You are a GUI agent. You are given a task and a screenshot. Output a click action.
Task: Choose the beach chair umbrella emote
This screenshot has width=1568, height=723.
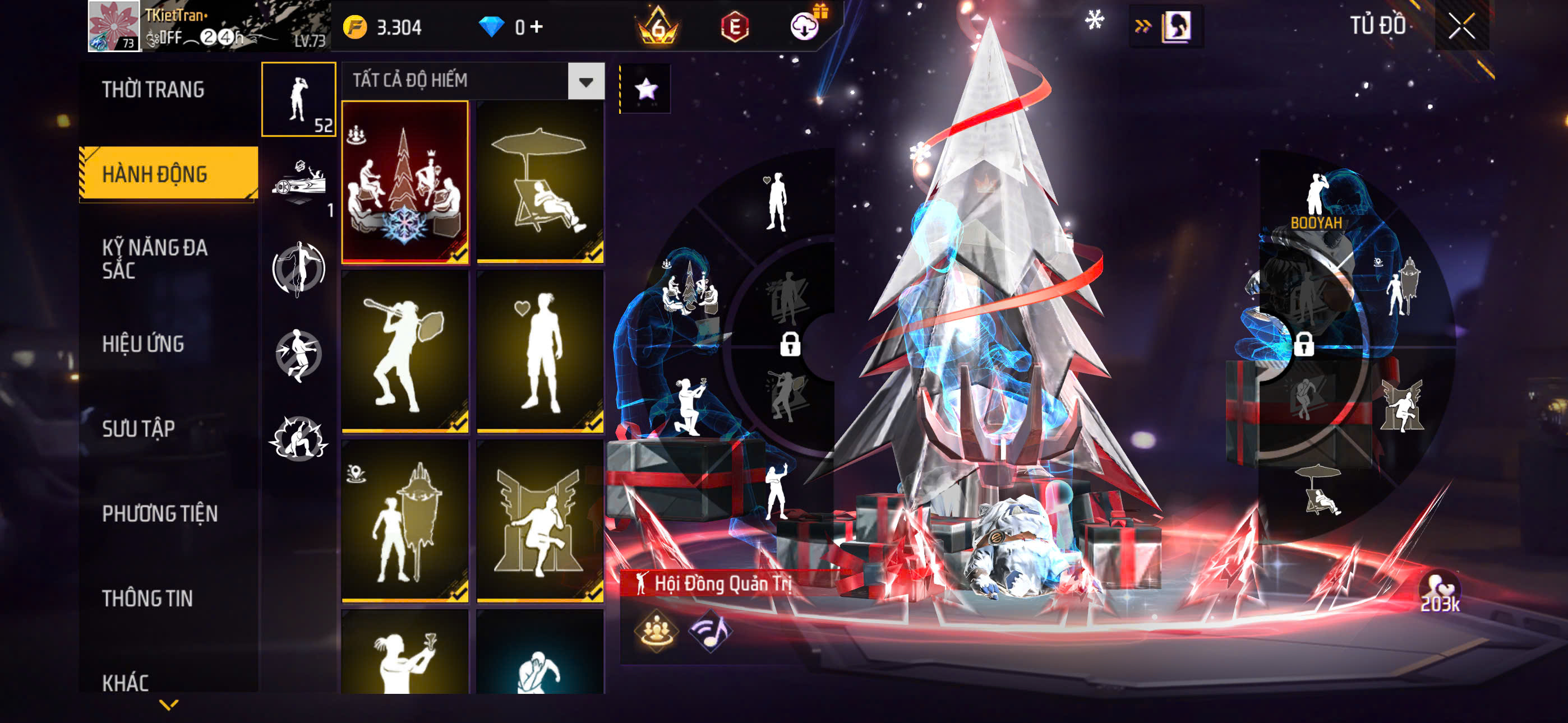pyautogui.click(x=540, y=182)
